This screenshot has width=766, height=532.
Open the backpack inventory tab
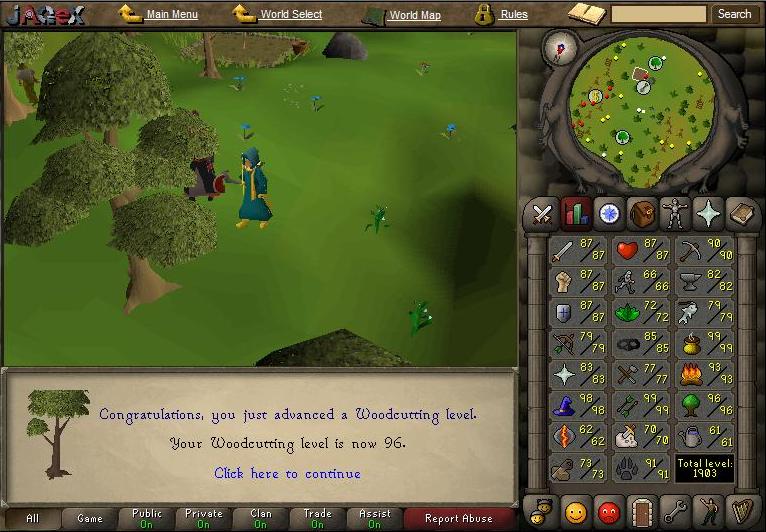click(x=642, y=213)
